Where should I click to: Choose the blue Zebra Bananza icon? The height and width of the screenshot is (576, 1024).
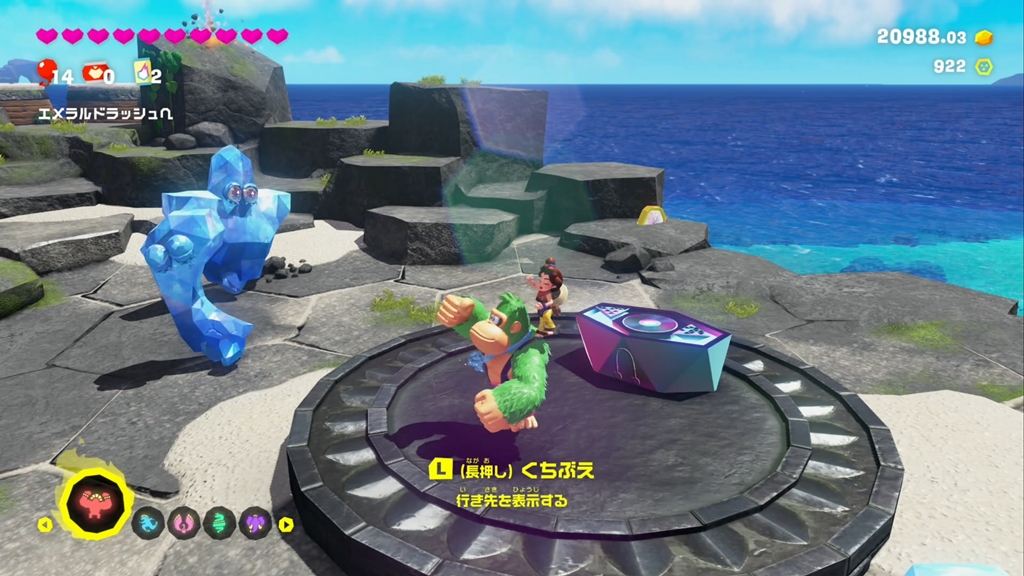coord(148,522)
